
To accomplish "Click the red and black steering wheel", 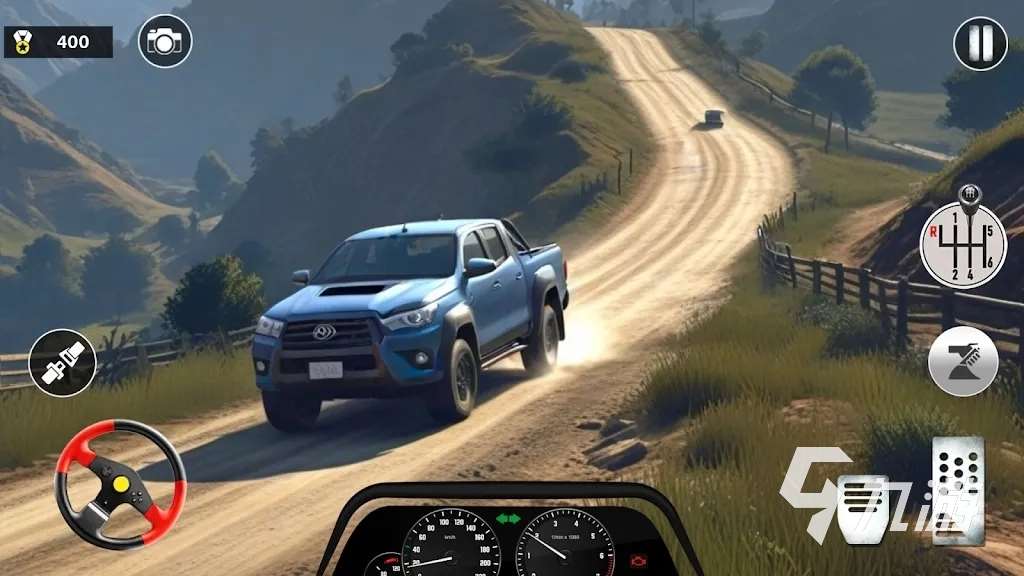I will coord(120,484).
